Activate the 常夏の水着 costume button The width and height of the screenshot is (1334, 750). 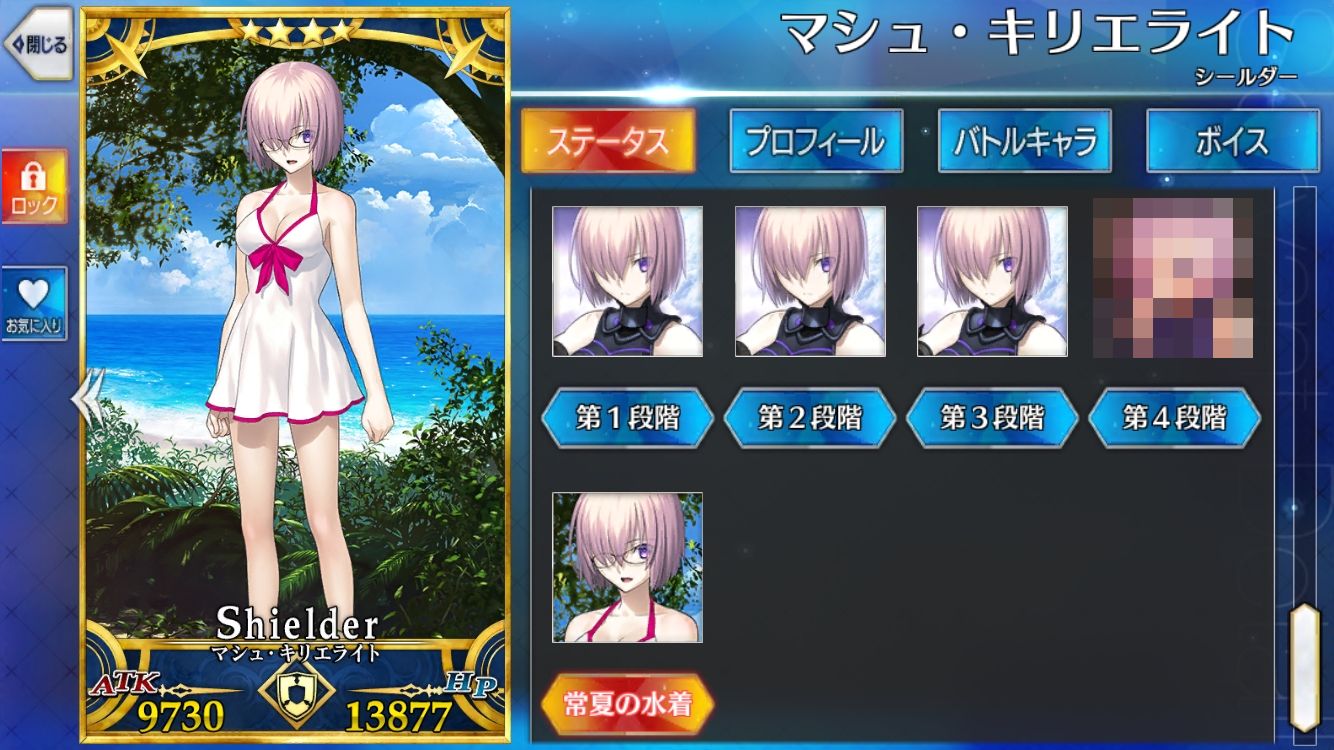(627, 705)
